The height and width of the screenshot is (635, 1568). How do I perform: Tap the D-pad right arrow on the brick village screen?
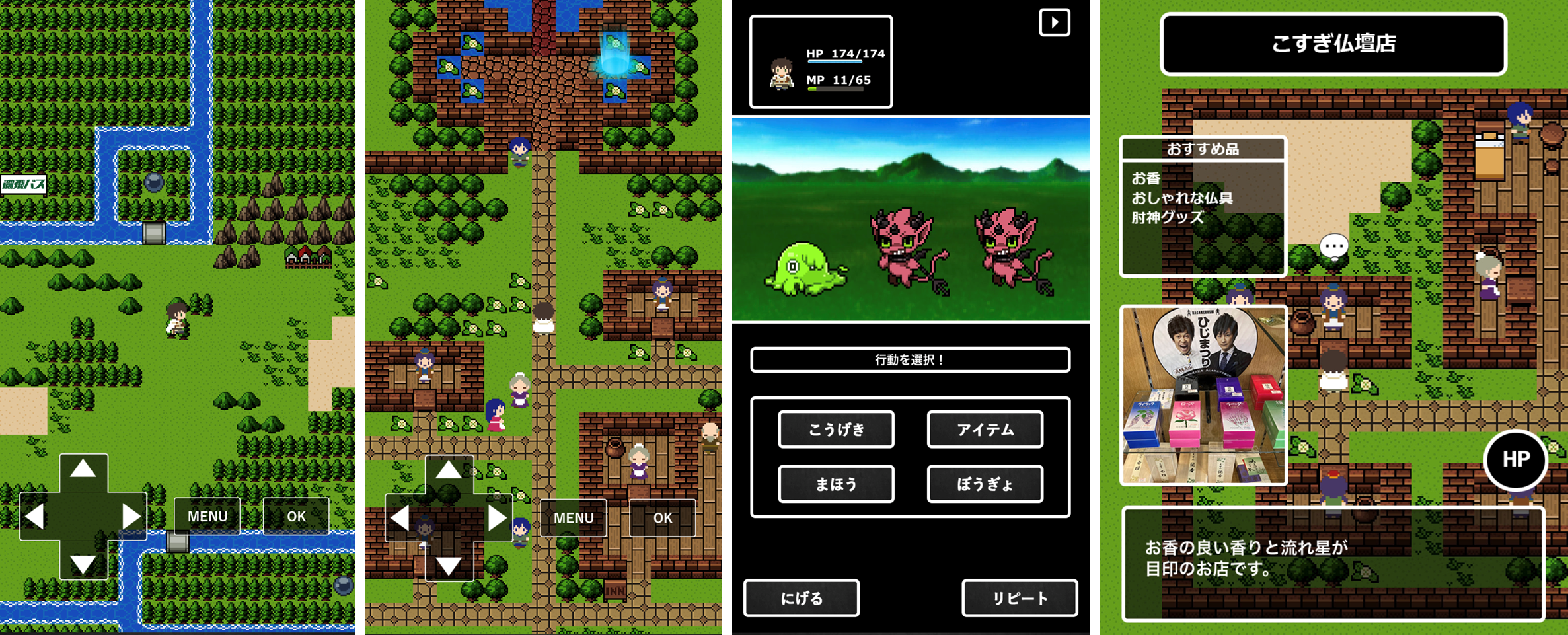(x=497, y=518)
